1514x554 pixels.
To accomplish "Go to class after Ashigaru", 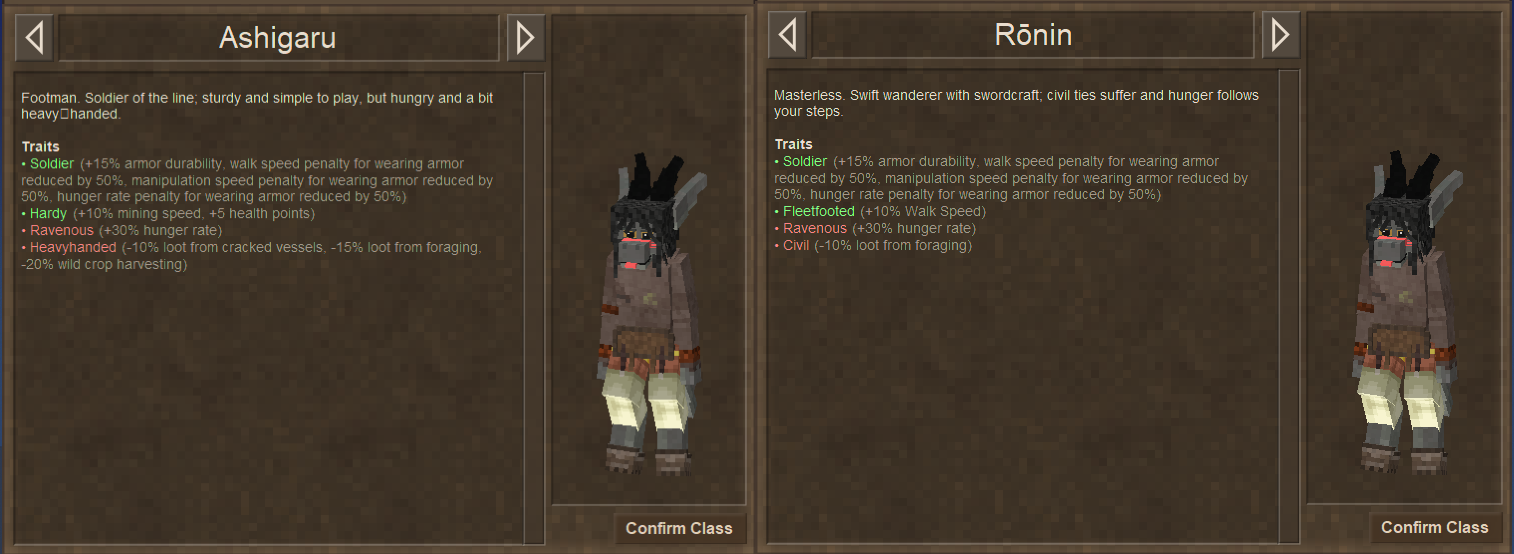I will coord(525,38).
